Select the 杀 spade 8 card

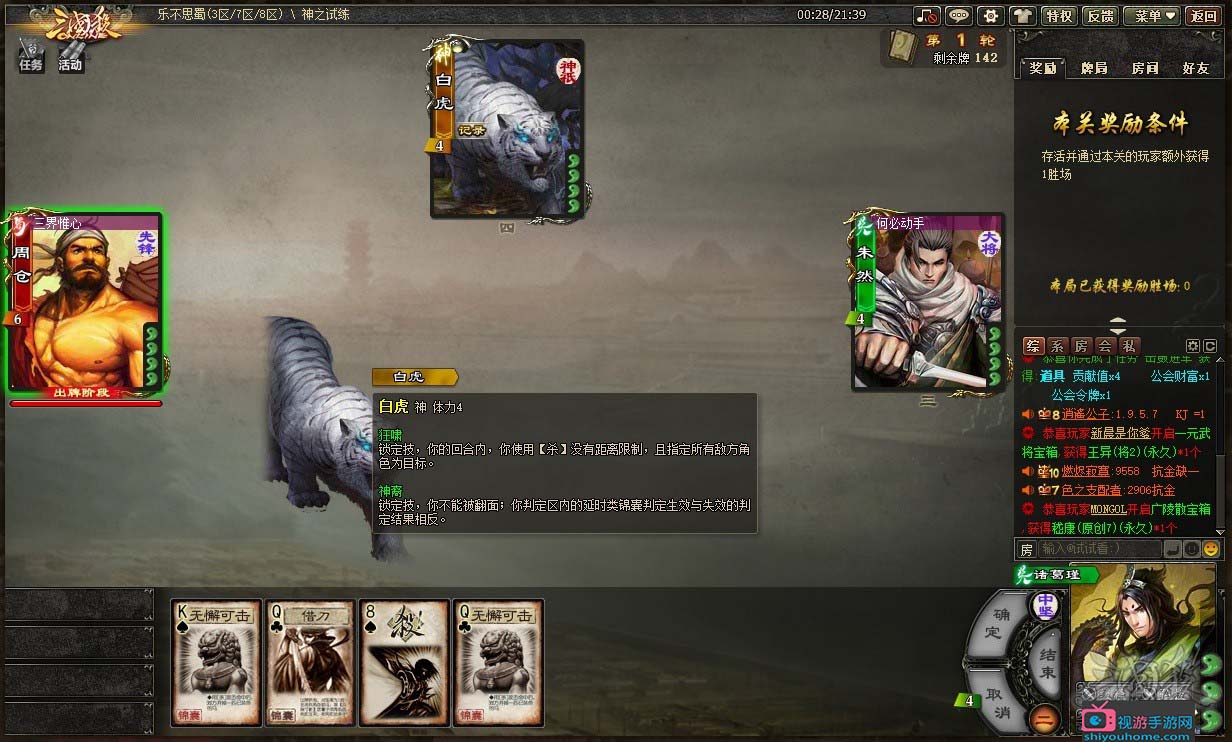tap(402, 663)
